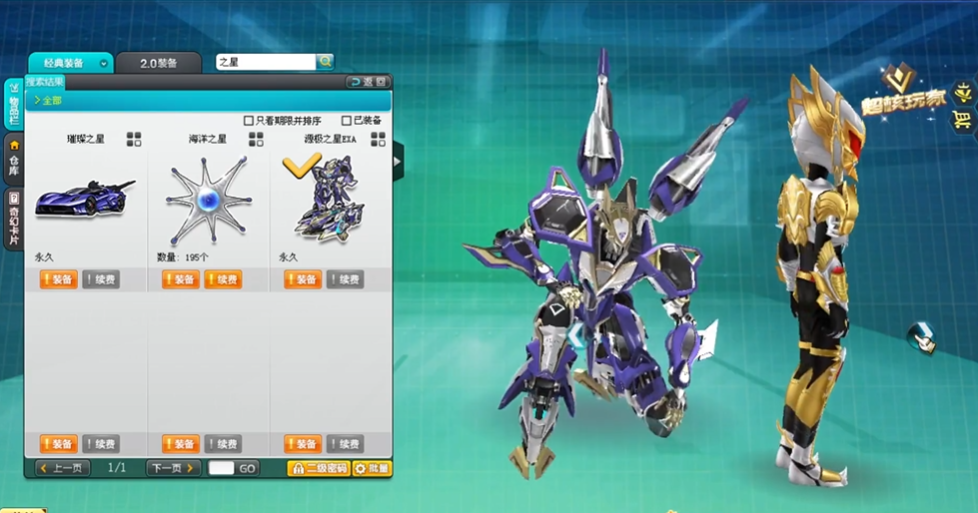Equip 海洋之星 with its 装备 button
This screenshot has width=978, height=513.
coord(180,280)
